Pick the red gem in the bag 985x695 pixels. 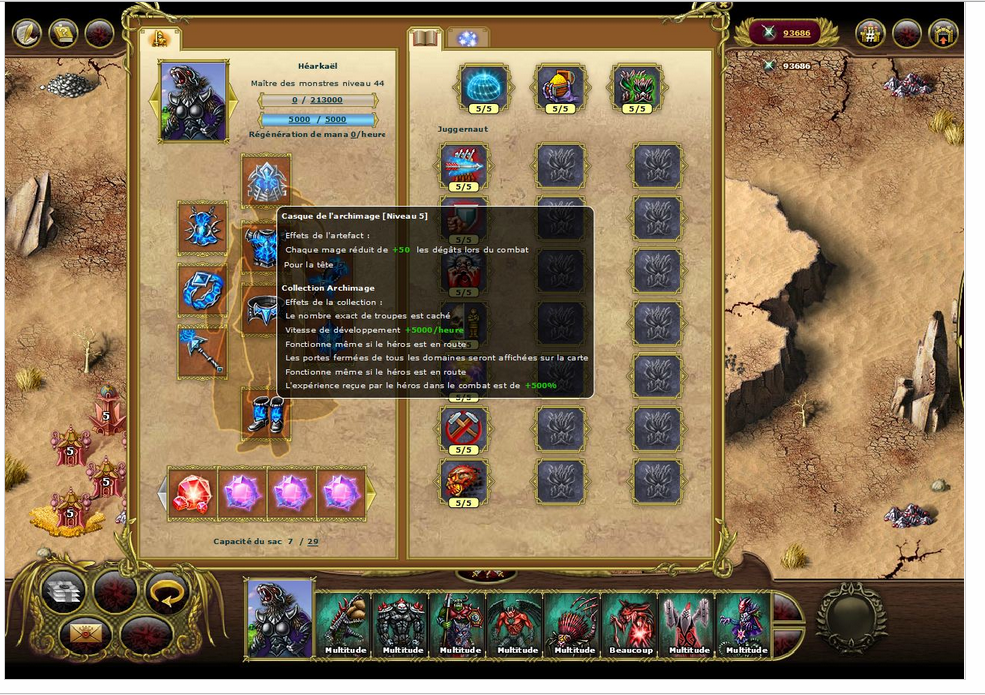pos(192,494)
